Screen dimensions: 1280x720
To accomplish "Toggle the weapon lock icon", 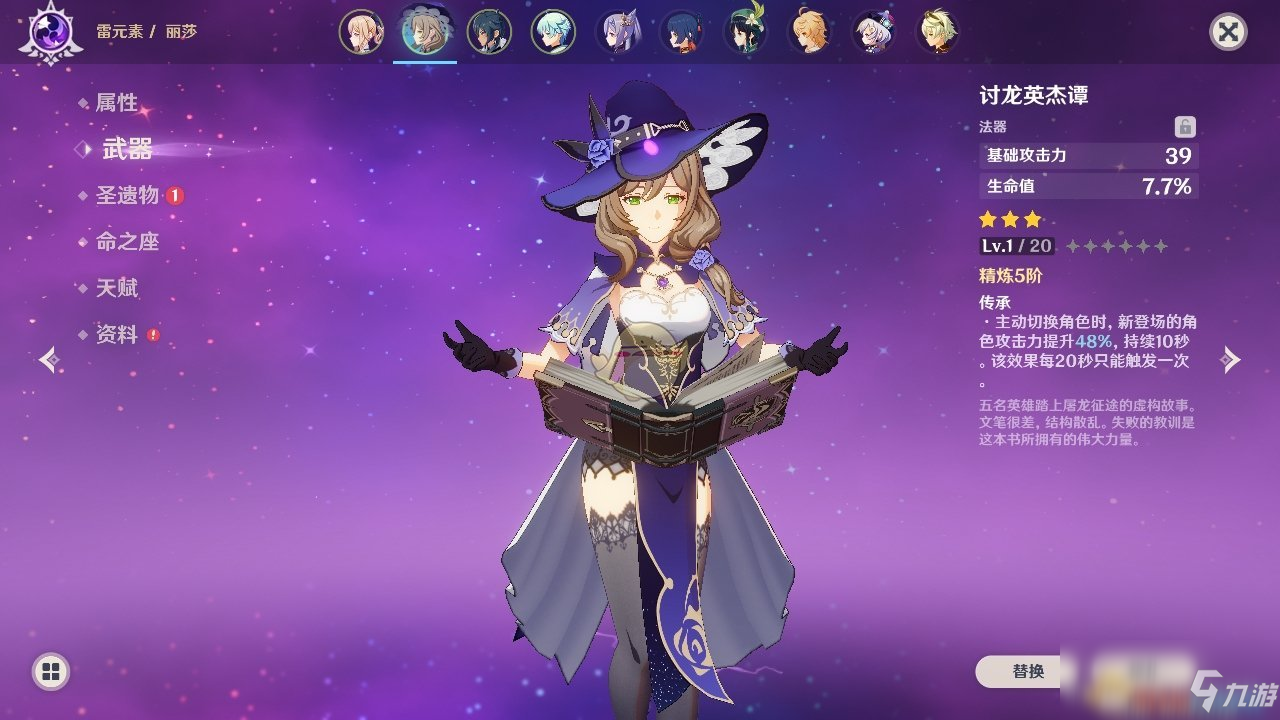I will pyautogui.click(x=1185, y=127).
